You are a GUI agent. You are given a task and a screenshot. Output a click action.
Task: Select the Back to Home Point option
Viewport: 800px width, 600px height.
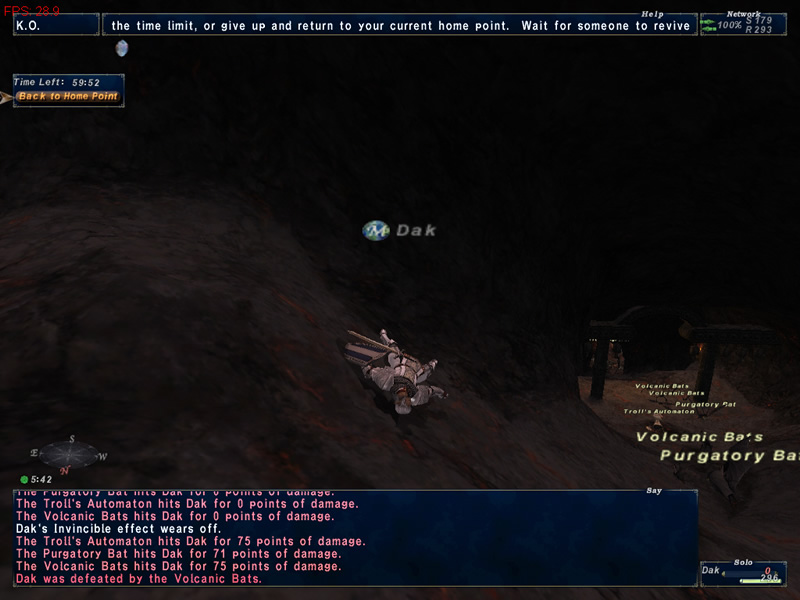[68, 97]
